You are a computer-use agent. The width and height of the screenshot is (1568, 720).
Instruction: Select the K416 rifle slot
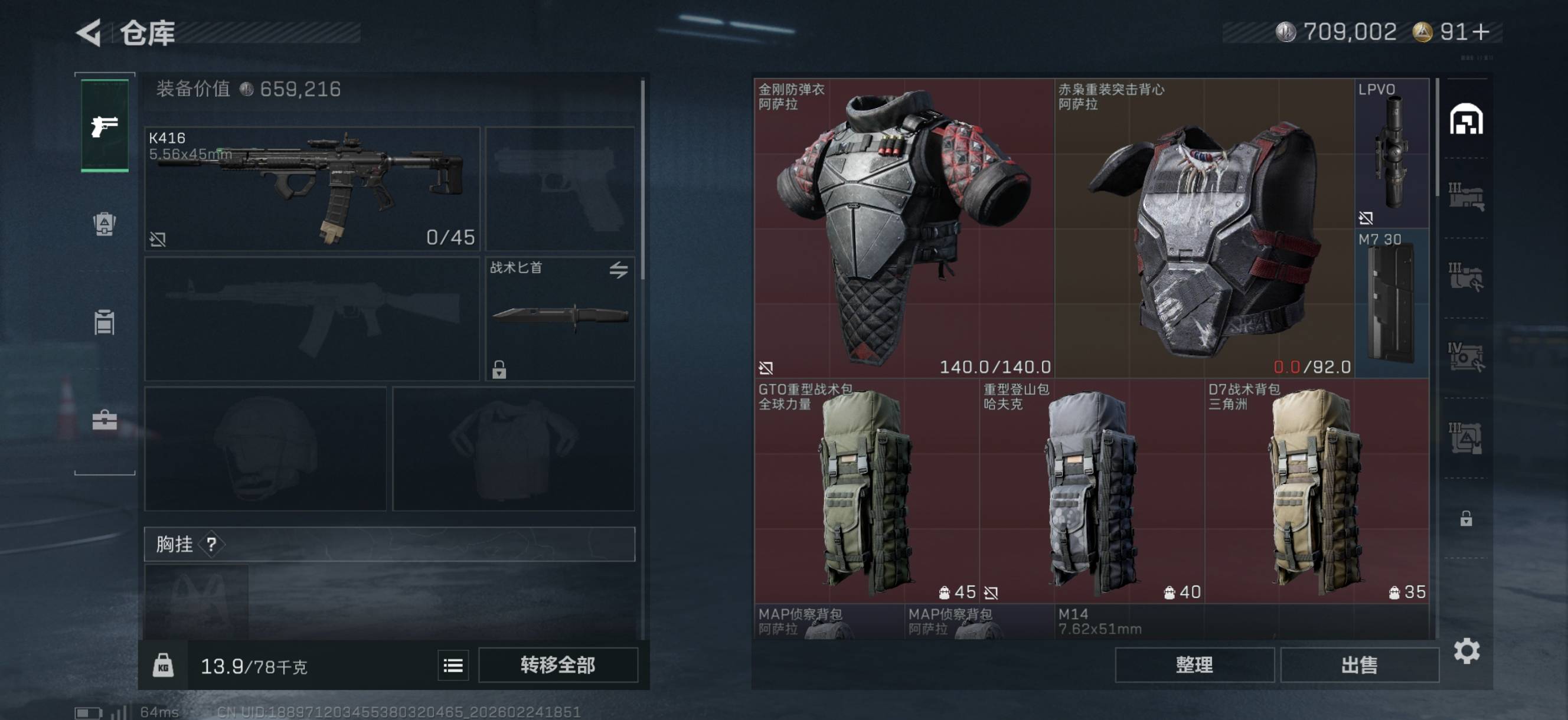(312, 188)
